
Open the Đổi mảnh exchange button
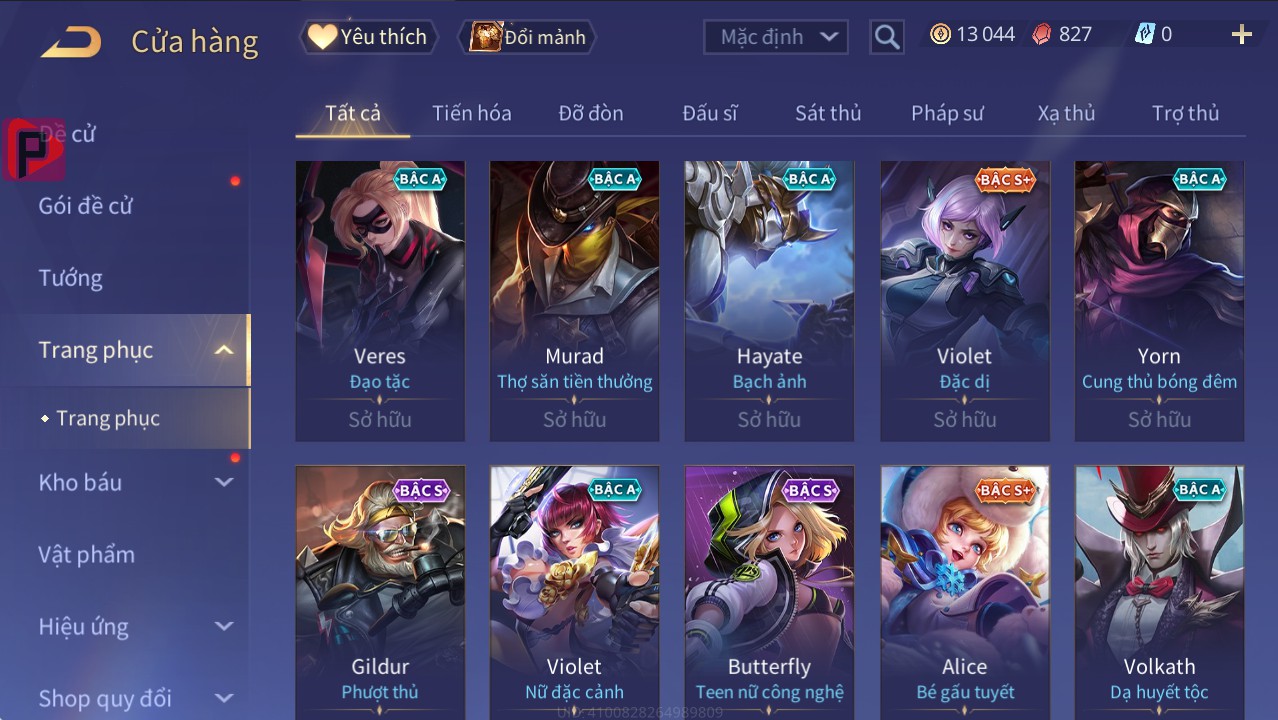[528, 37]
